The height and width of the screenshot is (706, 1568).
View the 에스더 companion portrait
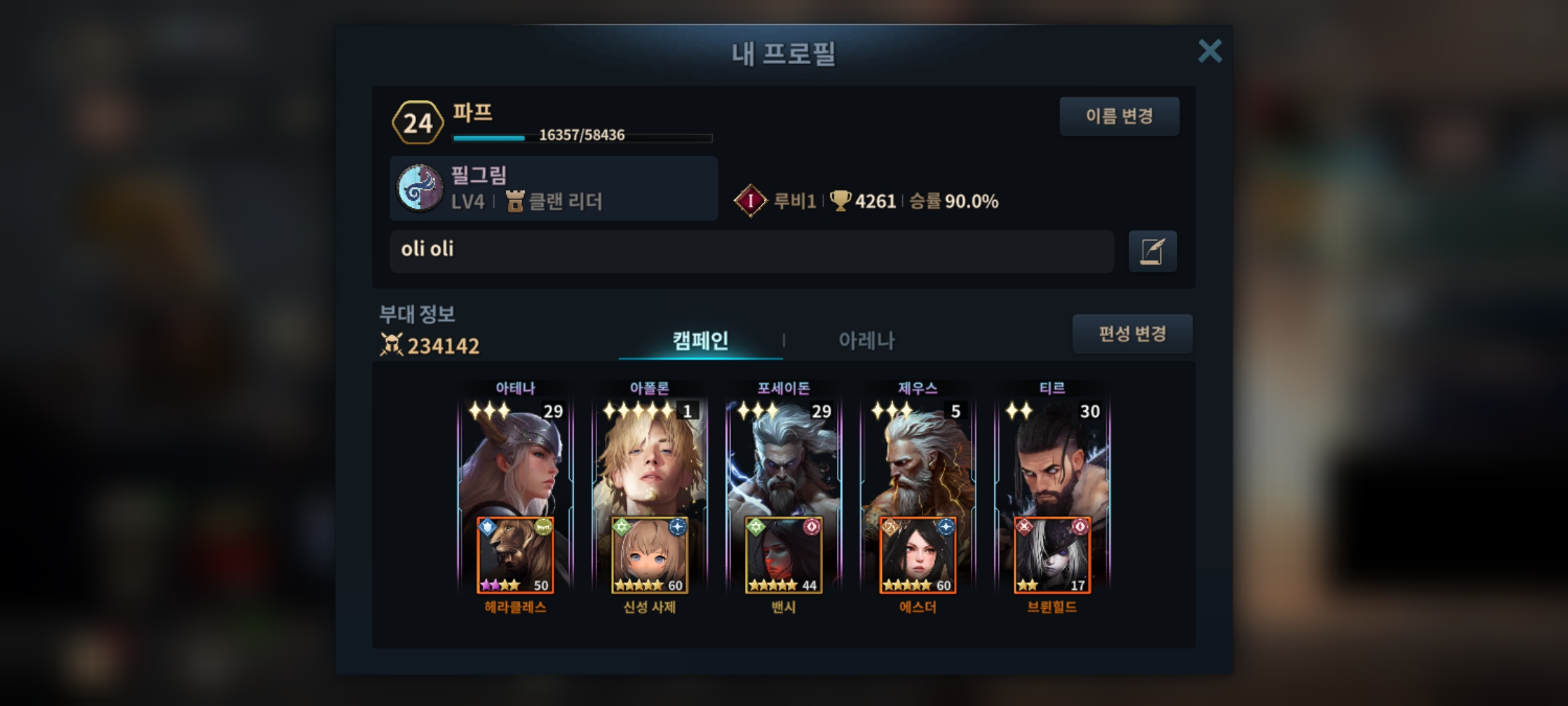coord(917,556)
